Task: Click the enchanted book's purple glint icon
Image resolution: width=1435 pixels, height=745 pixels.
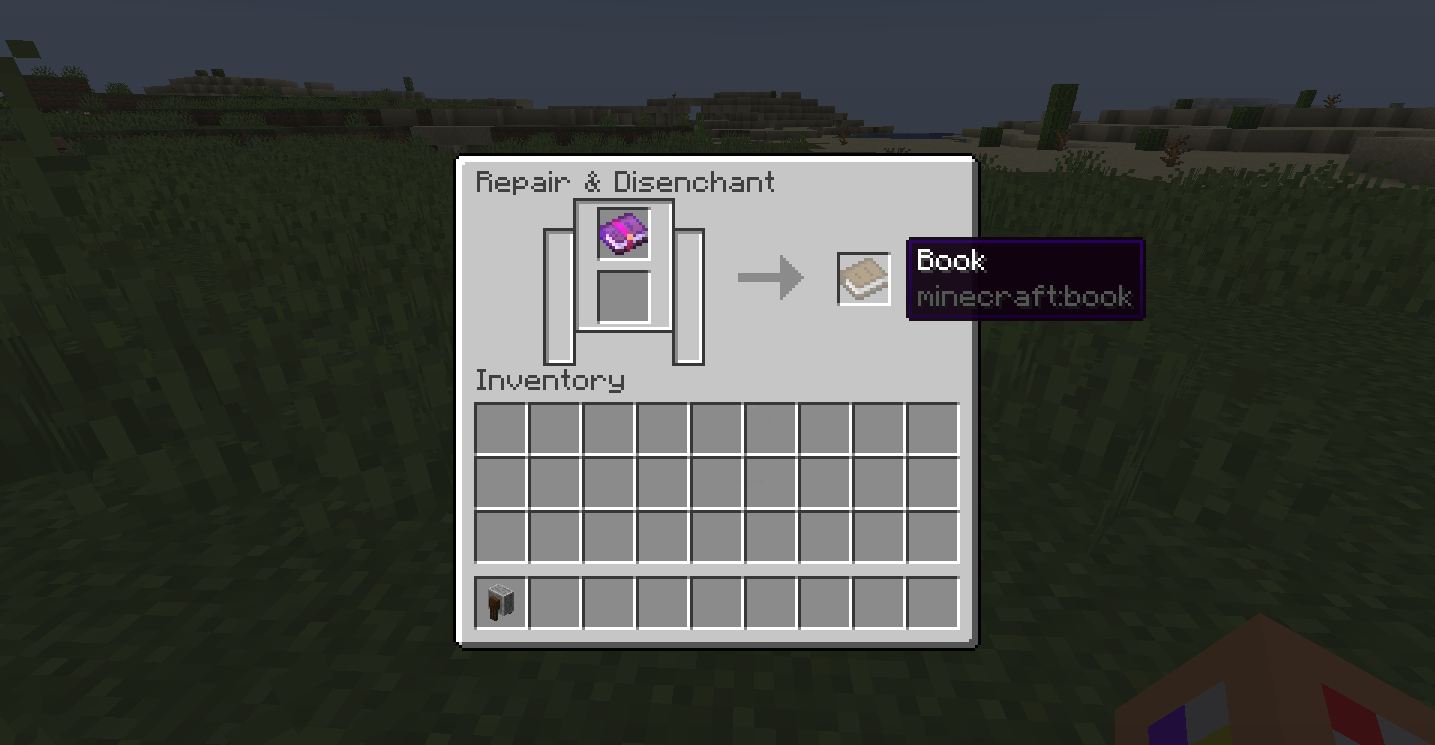Action: 623,230
